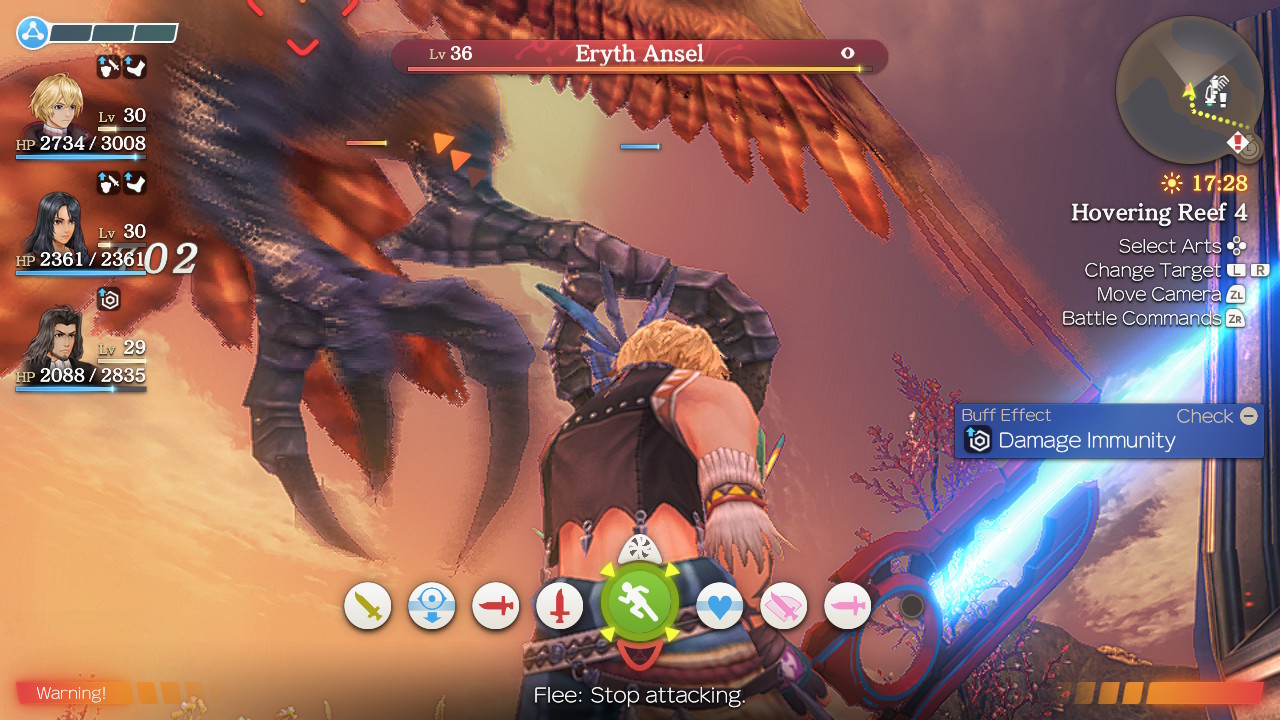Click the blue party gauge icon
1280x720 pixels.
[x=32, y=33]
